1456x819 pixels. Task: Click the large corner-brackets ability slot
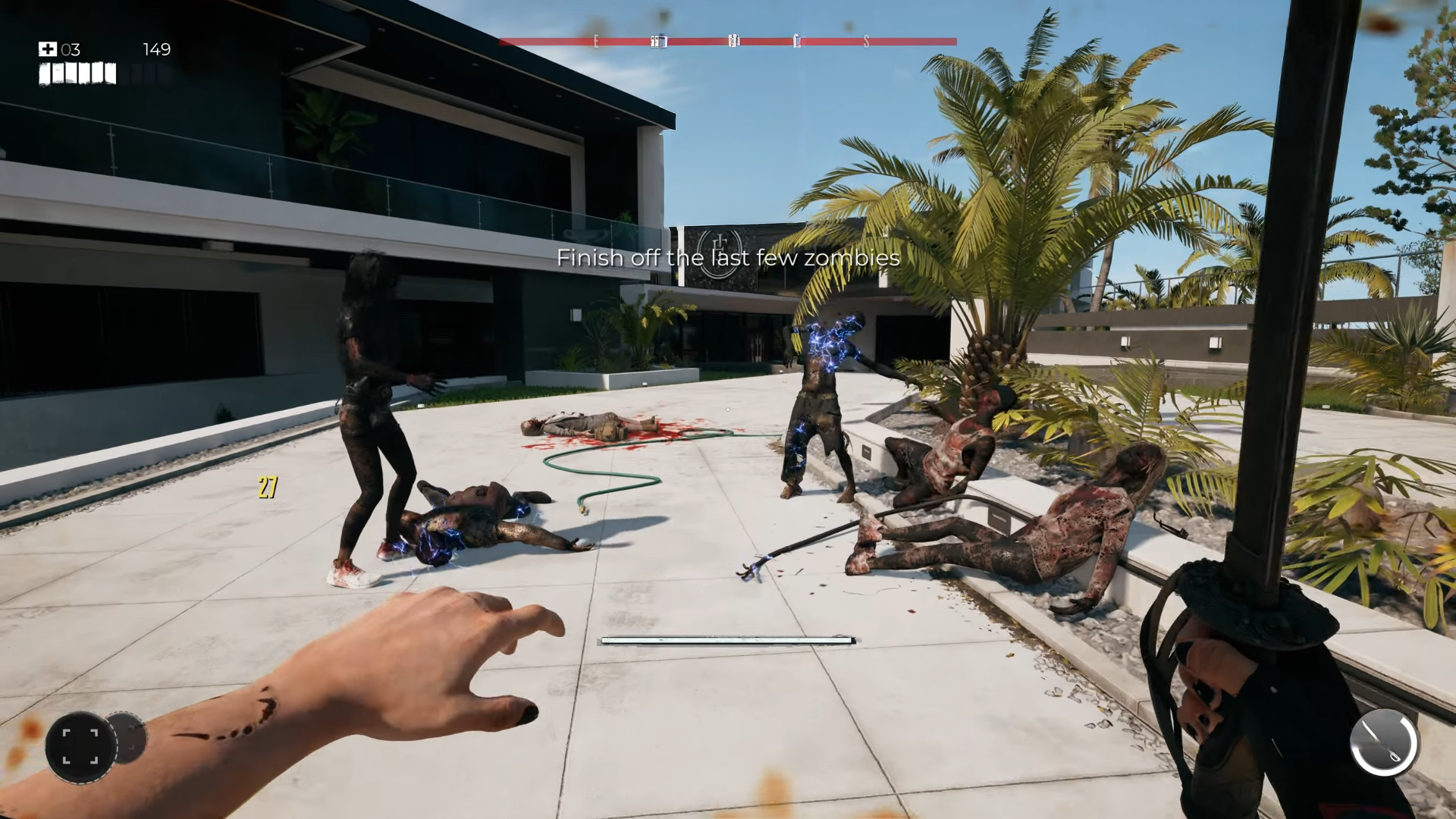(x=80, y=746)
